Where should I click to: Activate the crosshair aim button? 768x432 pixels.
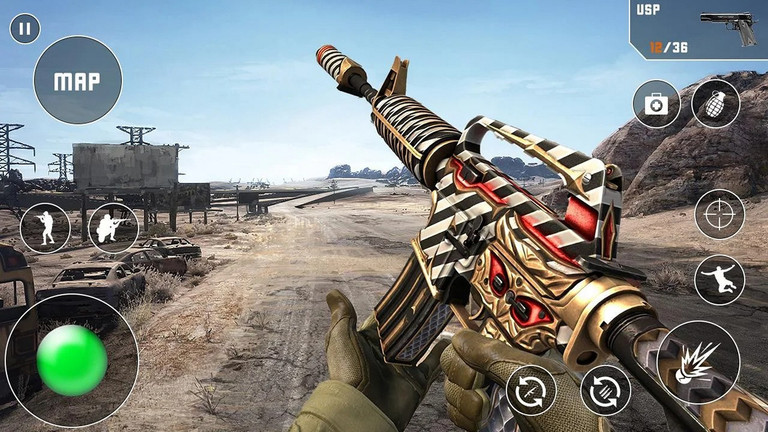pyautogui.click(x=720, y=214)
